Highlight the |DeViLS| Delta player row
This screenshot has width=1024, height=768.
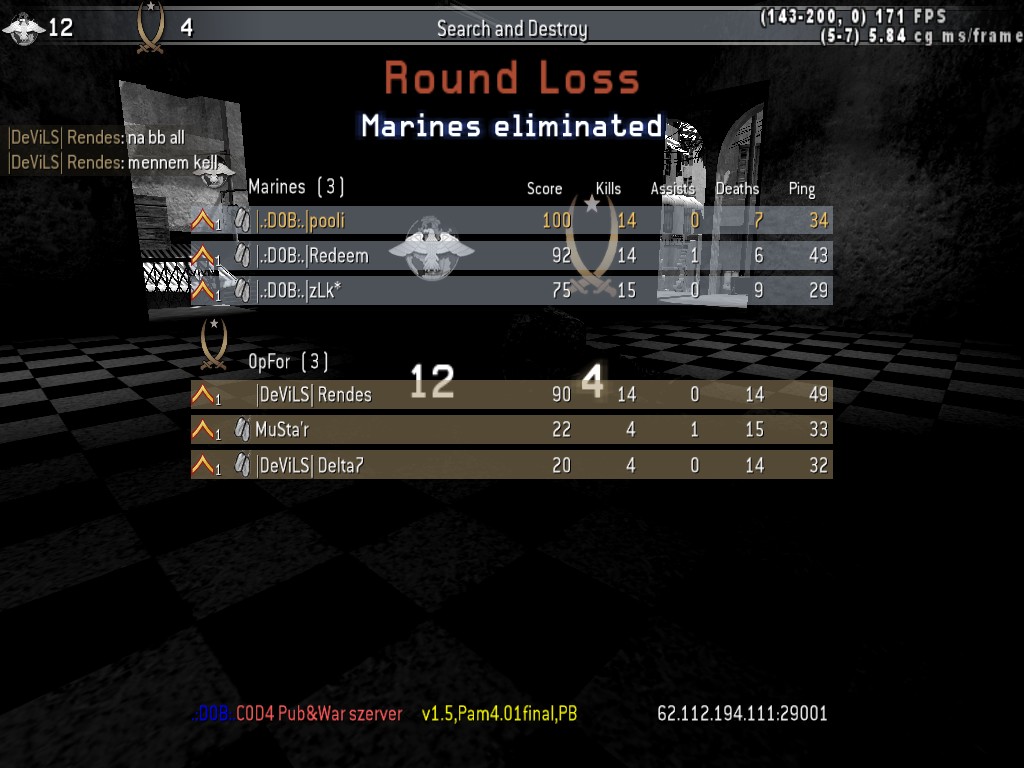pos(510,465)
